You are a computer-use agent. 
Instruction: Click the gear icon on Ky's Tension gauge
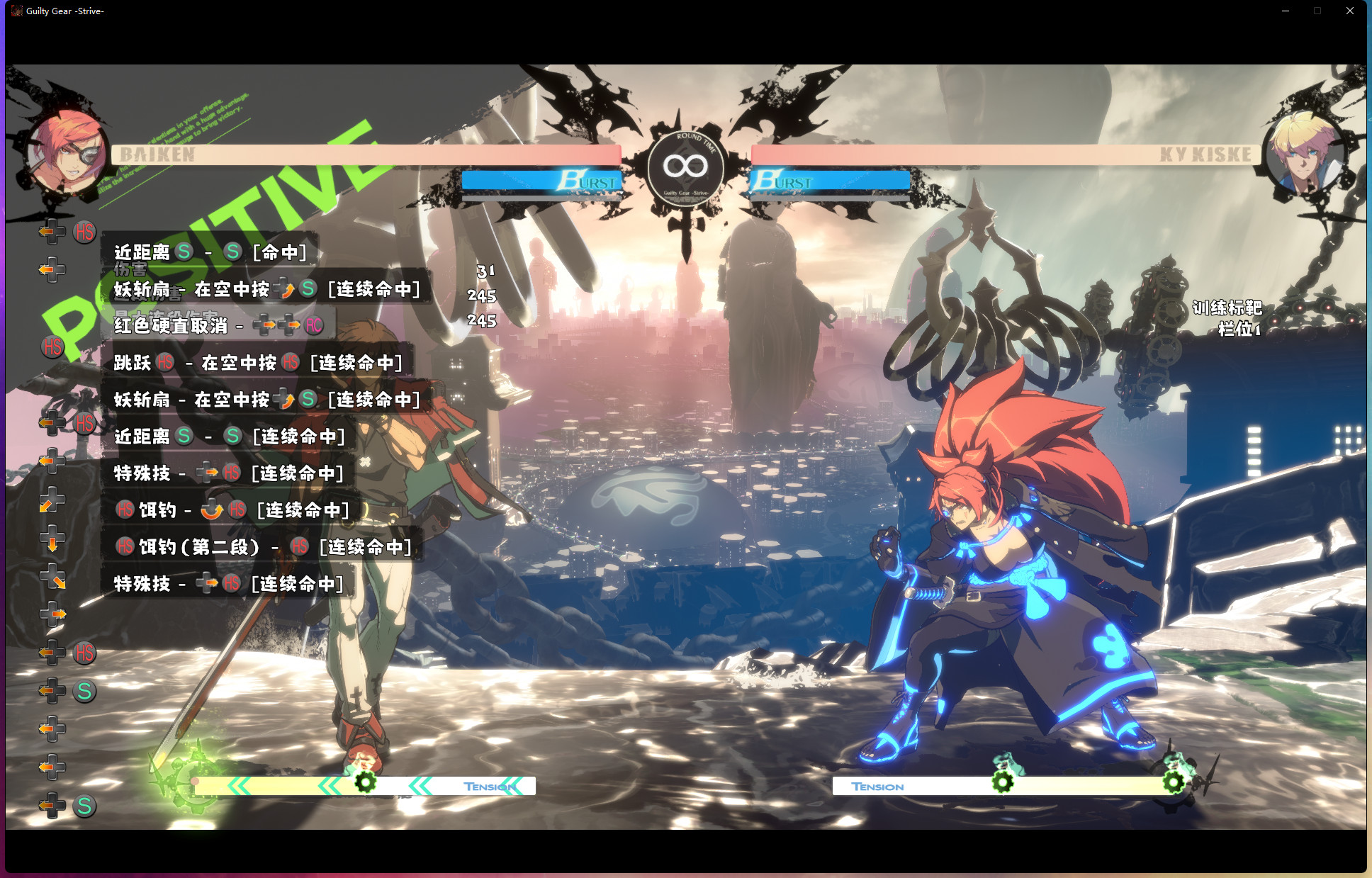(x=1002, y=782)
